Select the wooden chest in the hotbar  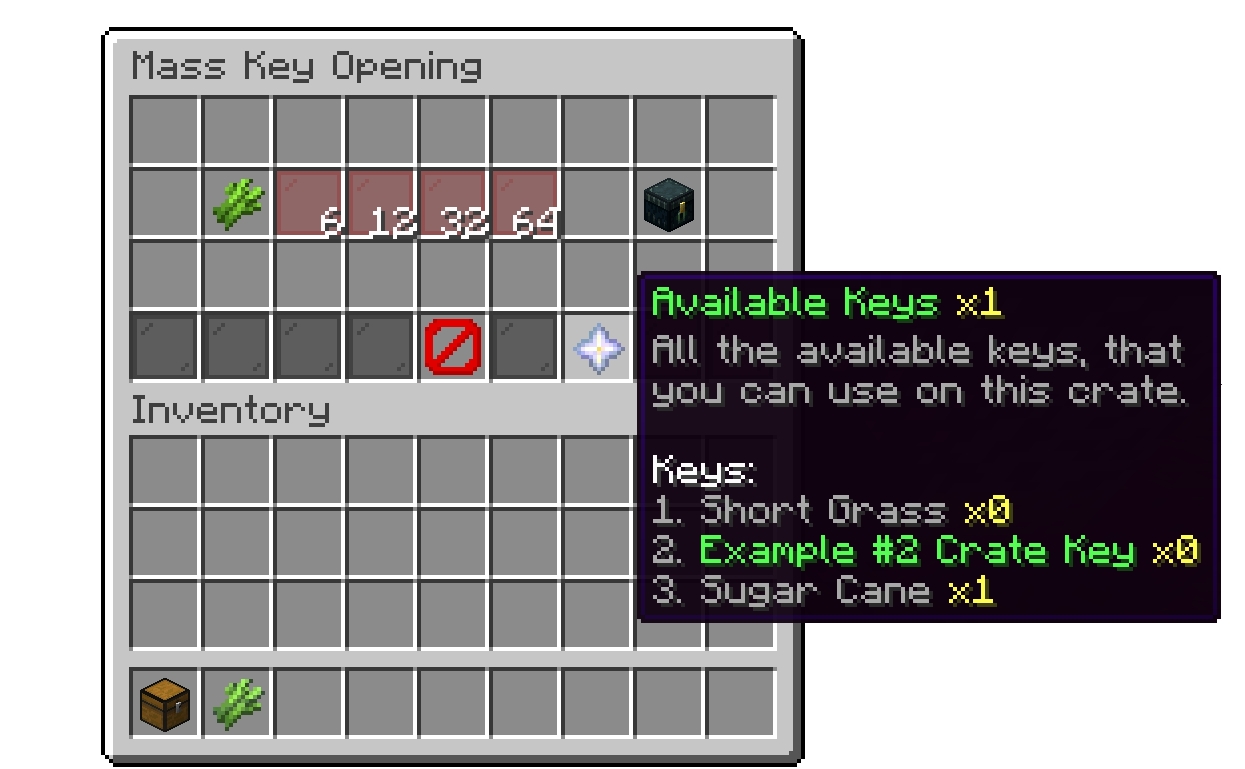(x=165, y=702)
